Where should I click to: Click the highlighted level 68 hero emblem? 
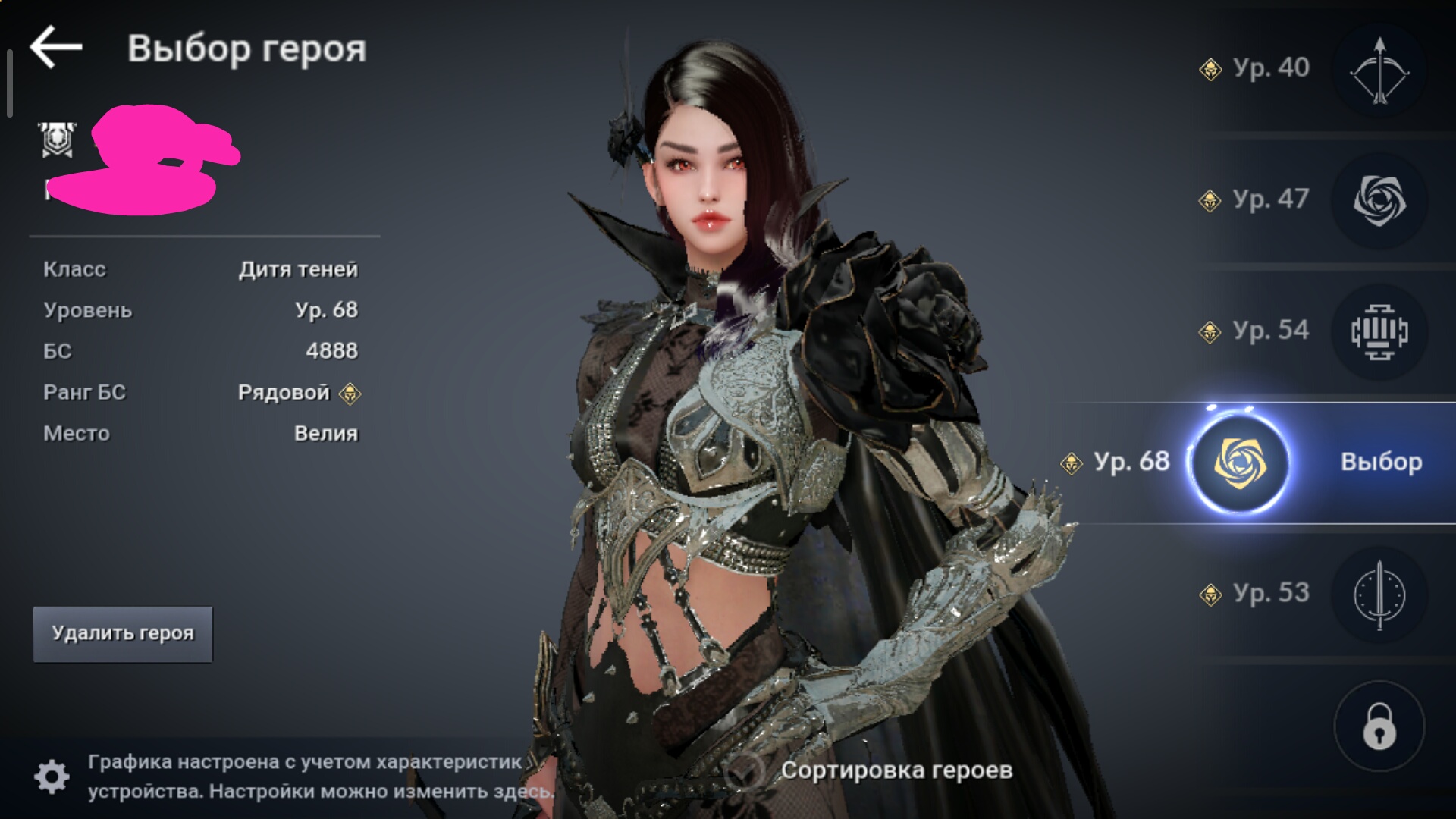point(1240,463)
